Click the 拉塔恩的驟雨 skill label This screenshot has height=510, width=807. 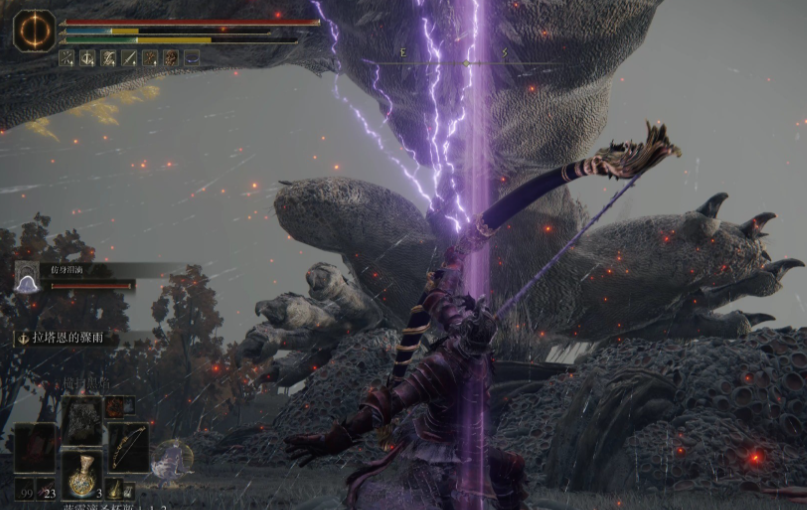coord(66,339)
